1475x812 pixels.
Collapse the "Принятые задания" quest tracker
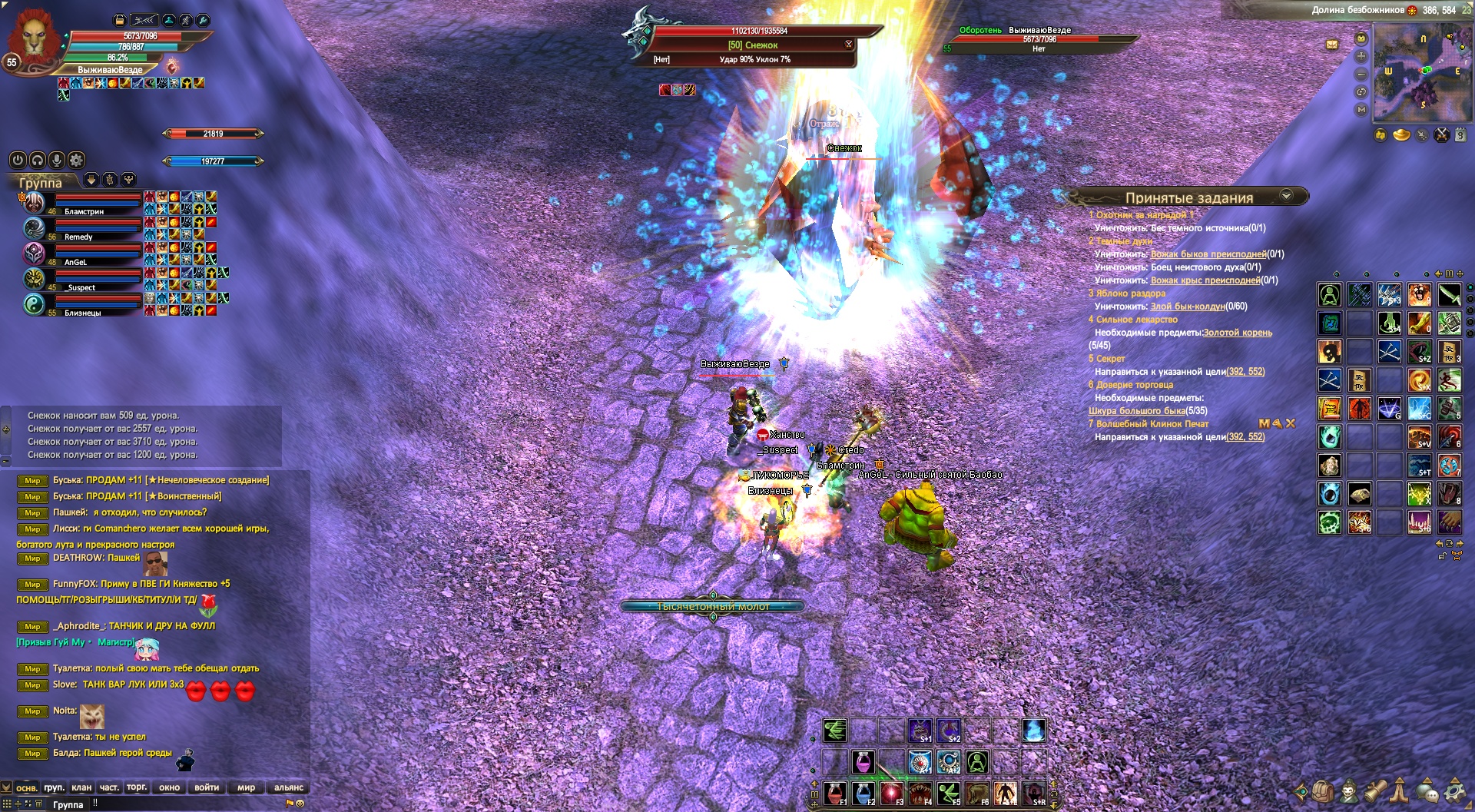pos(1286,197)
